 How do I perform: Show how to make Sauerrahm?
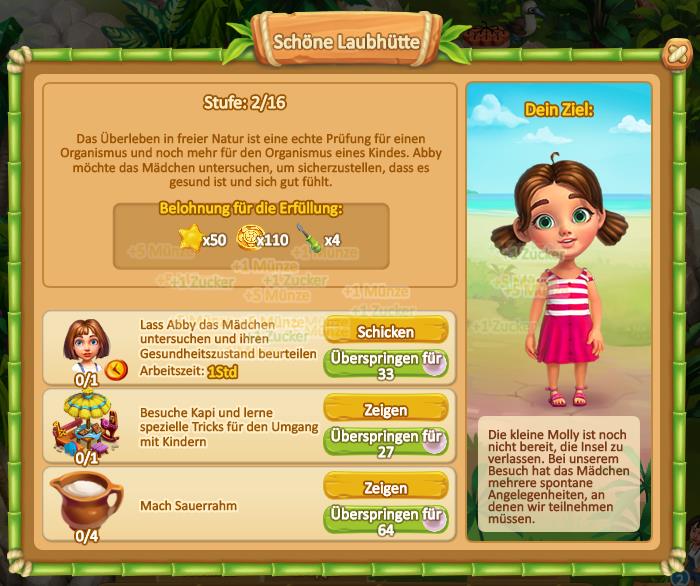point(385,488)
